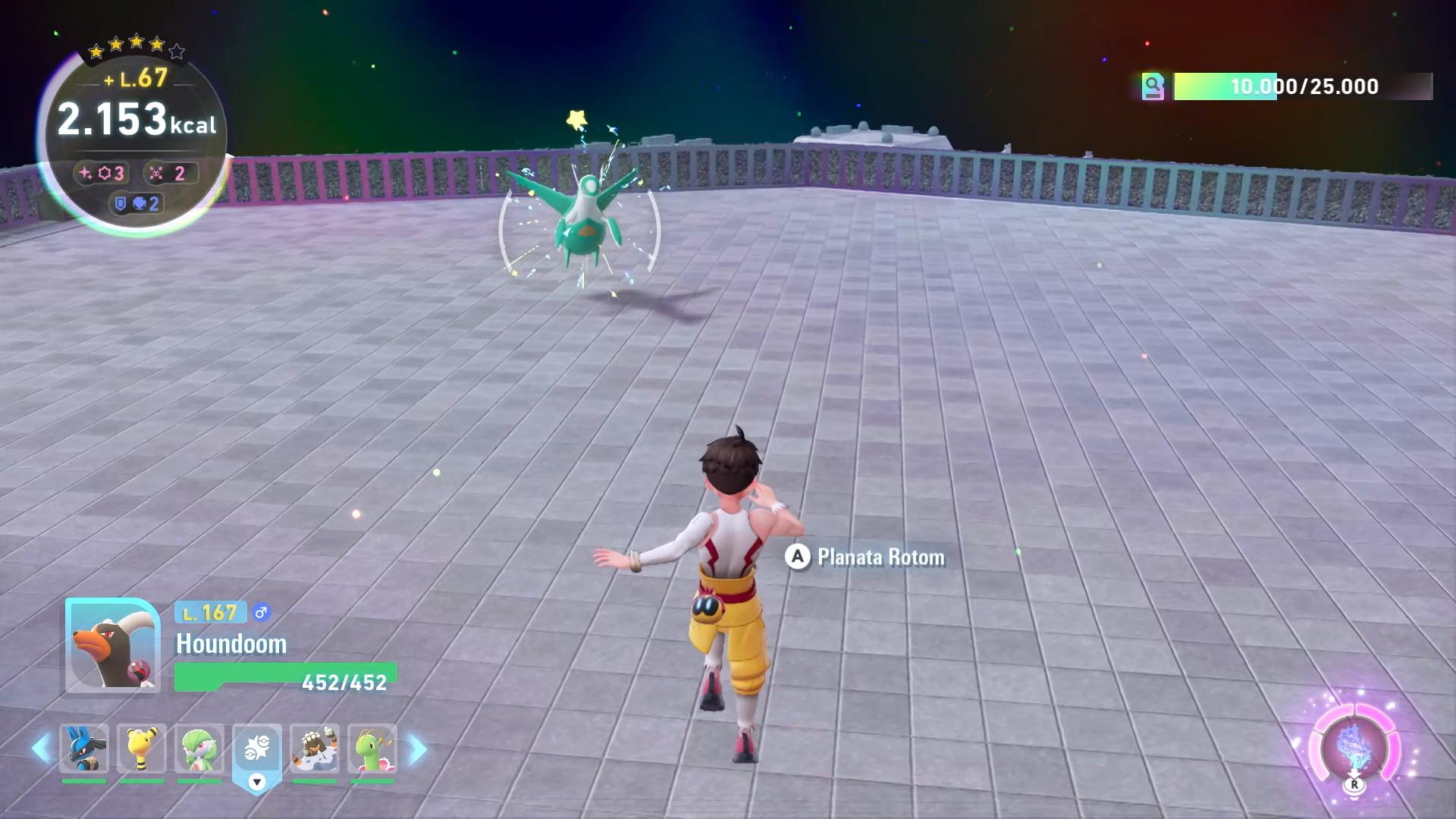
Task: Choose Ampharos from the party row
Action: (142, 748)
